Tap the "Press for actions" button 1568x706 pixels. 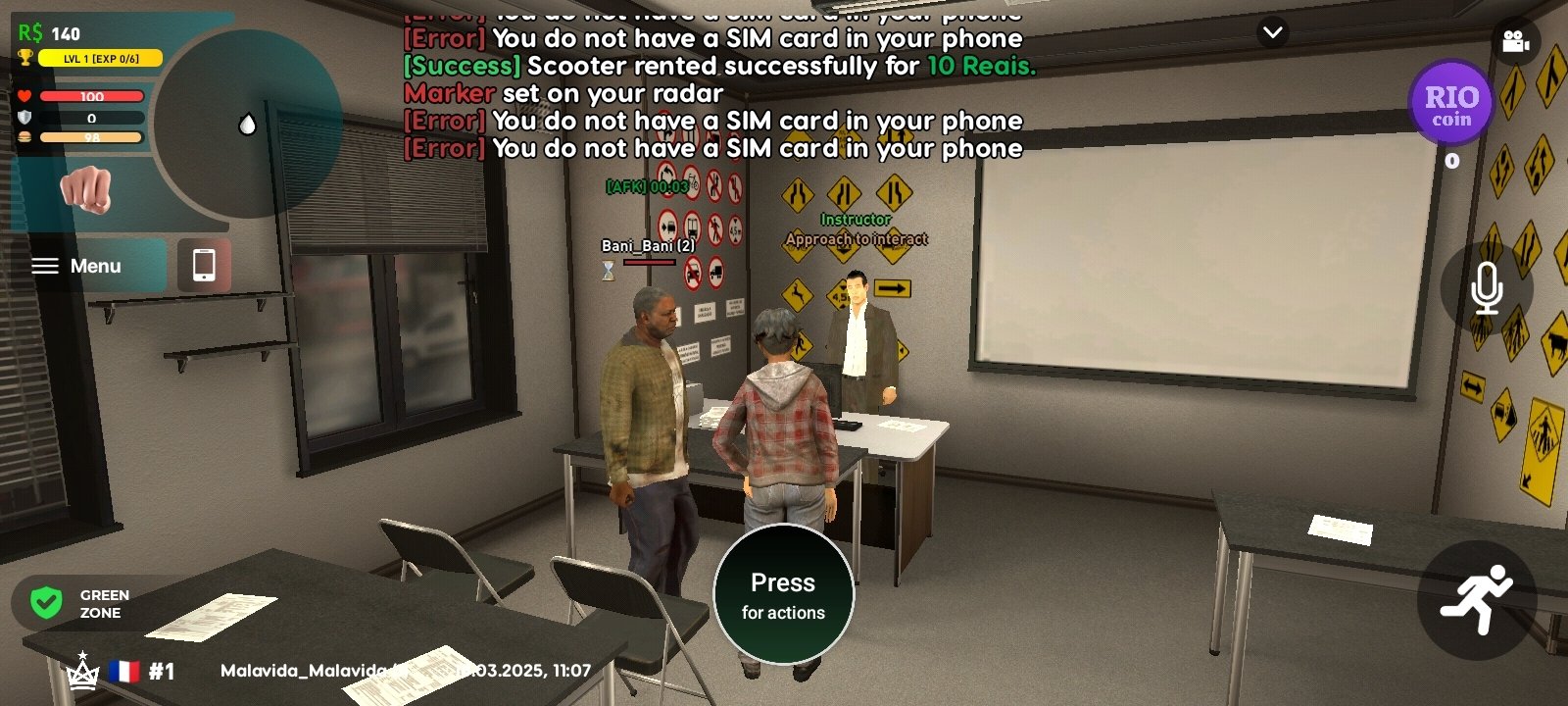click(783, 595)
